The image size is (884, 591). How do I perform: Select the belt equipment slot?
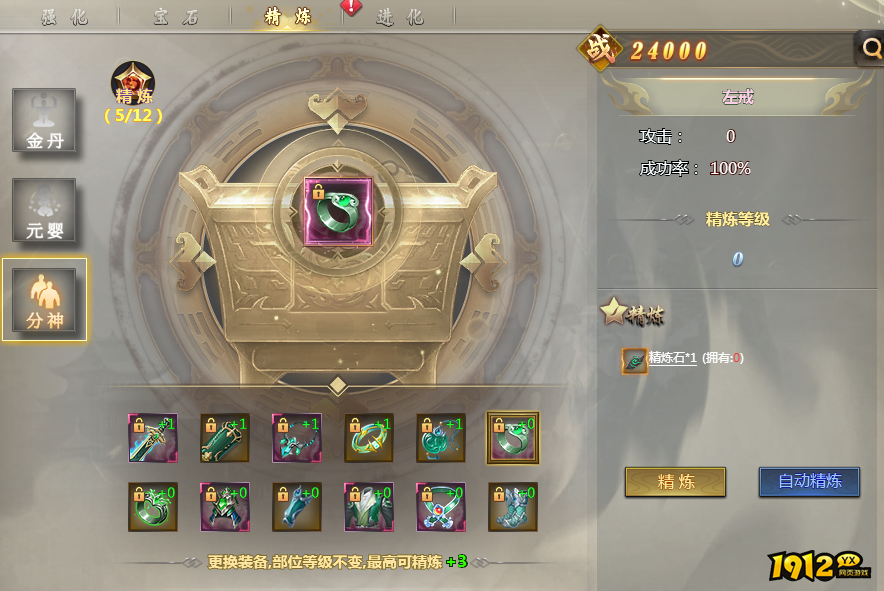coord(441,507)
